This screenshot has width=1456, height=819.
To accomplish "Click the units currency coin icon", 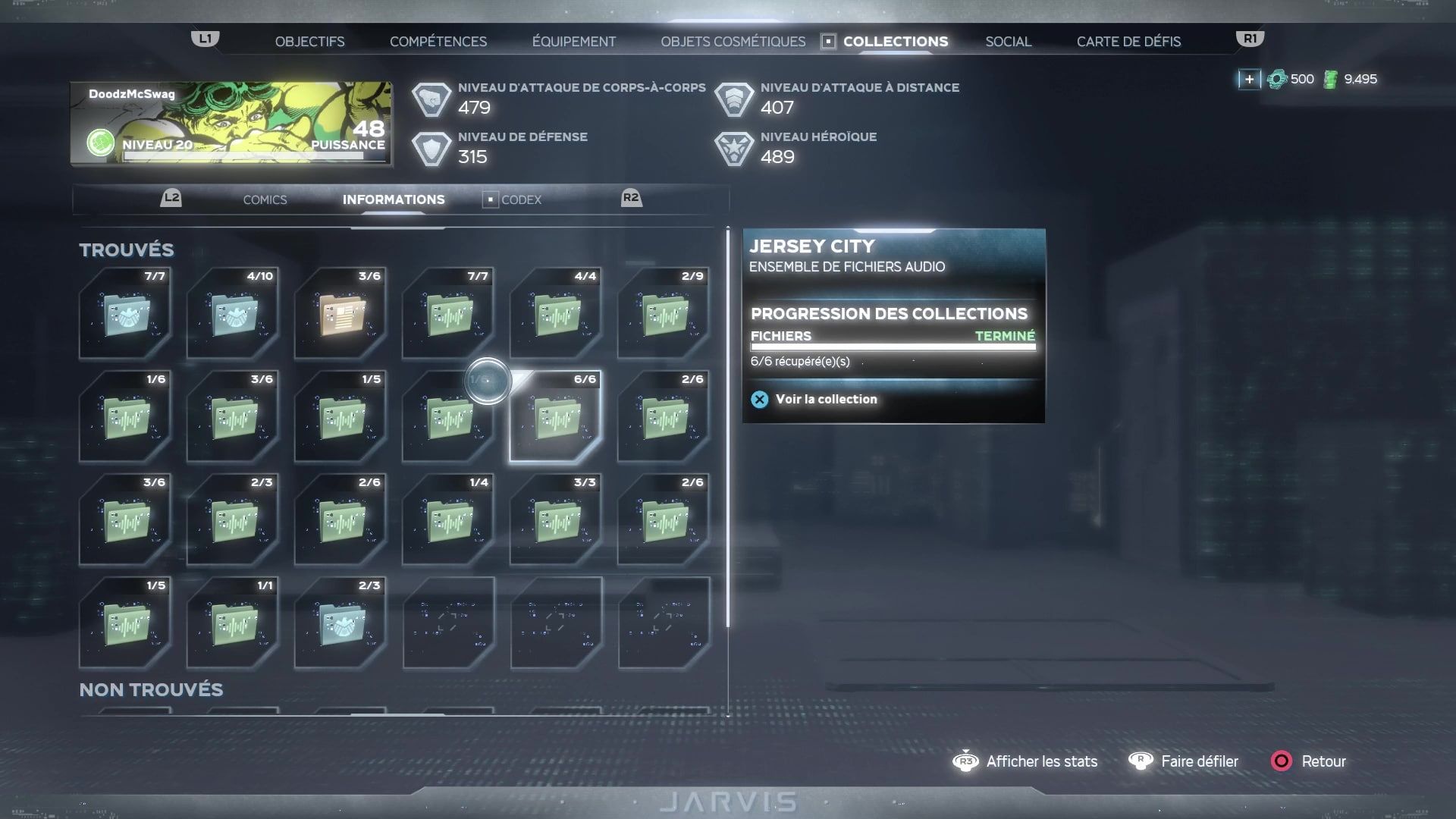I will (x=1278, y=78).
